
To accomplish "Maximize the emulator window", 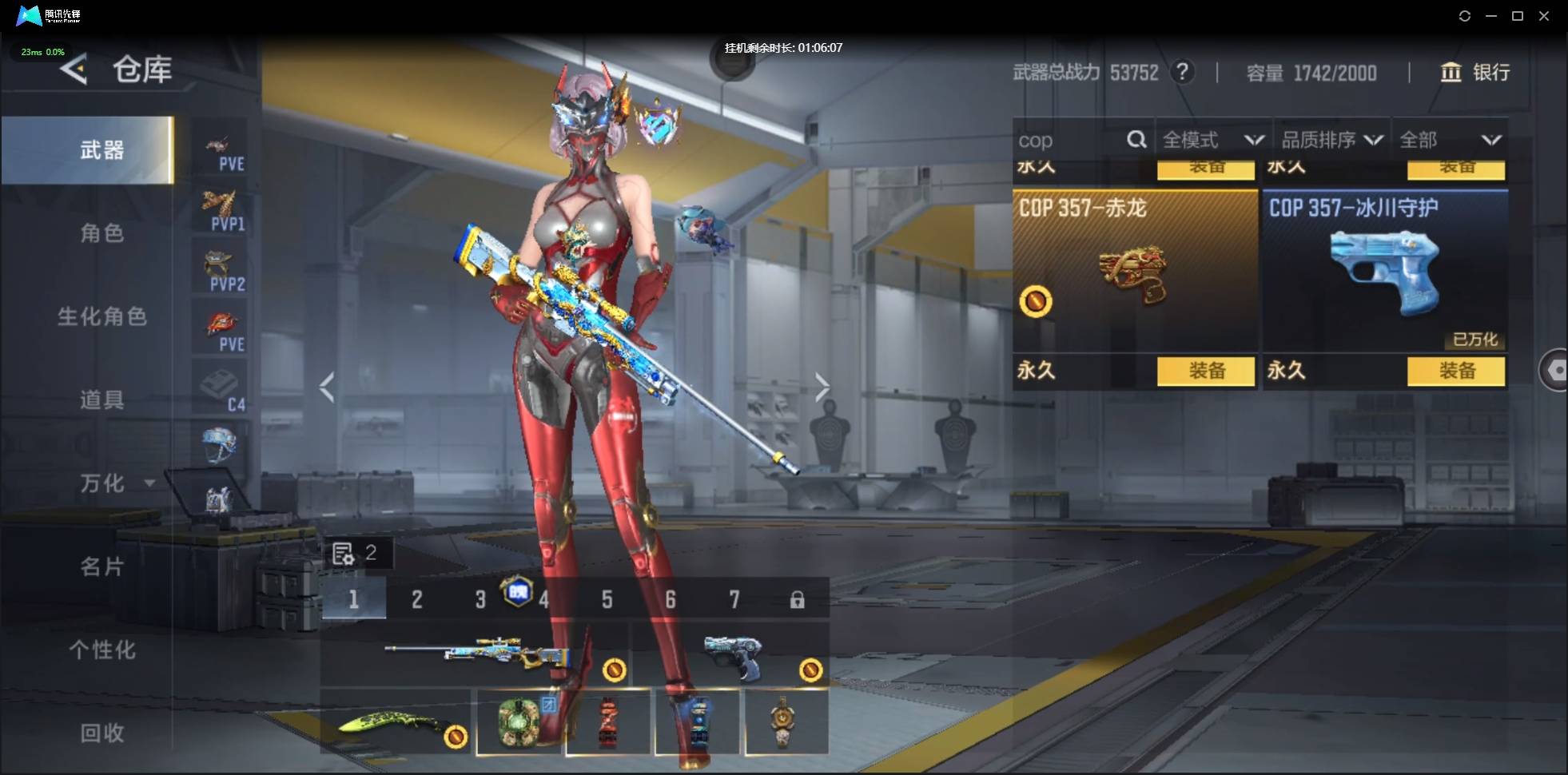I will (1518, 16).
